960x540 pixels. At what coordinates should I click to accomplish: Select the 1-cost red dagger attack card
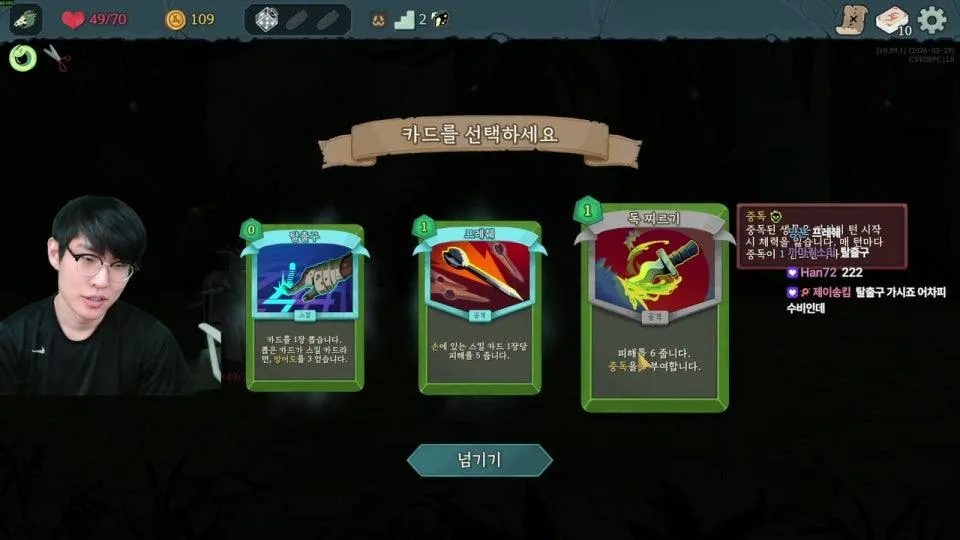[477, 306]
